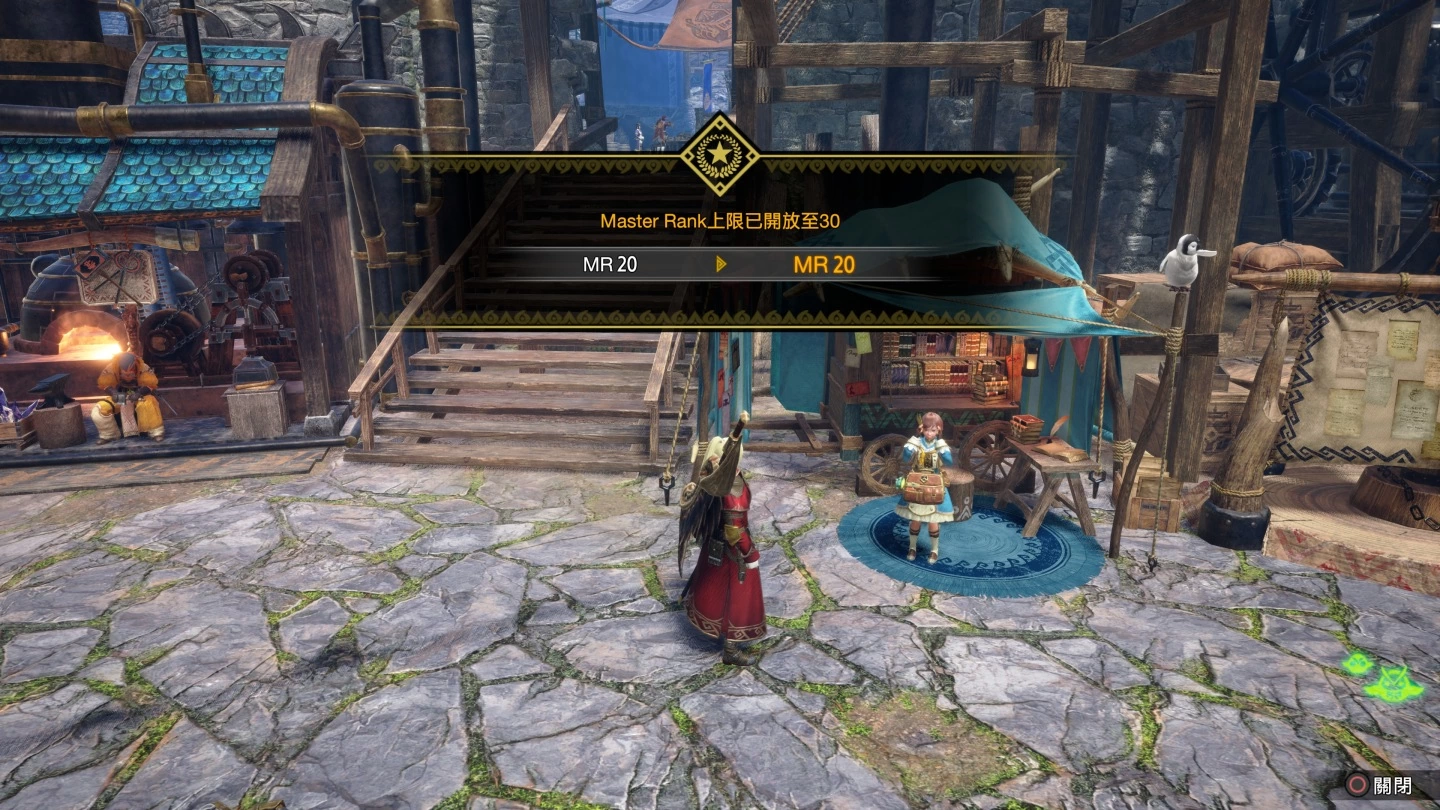
Task: Select the larger green horned buddy icon
Action: click(1395, 683)
